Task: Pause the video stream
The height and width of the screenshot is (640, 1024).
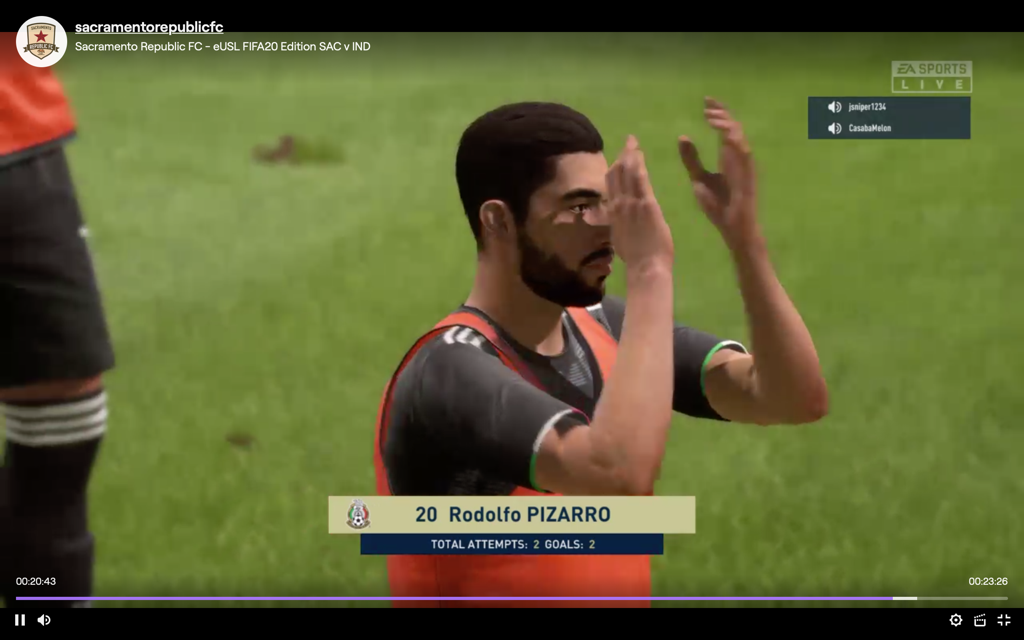Action: click(20, 620)
